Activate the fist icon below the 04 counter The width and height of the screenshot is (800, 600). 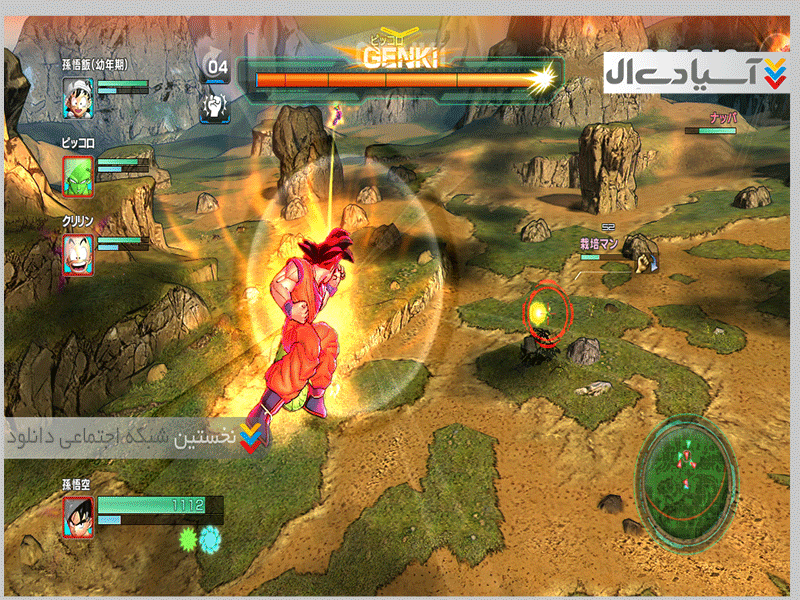(x=216, y=106)
